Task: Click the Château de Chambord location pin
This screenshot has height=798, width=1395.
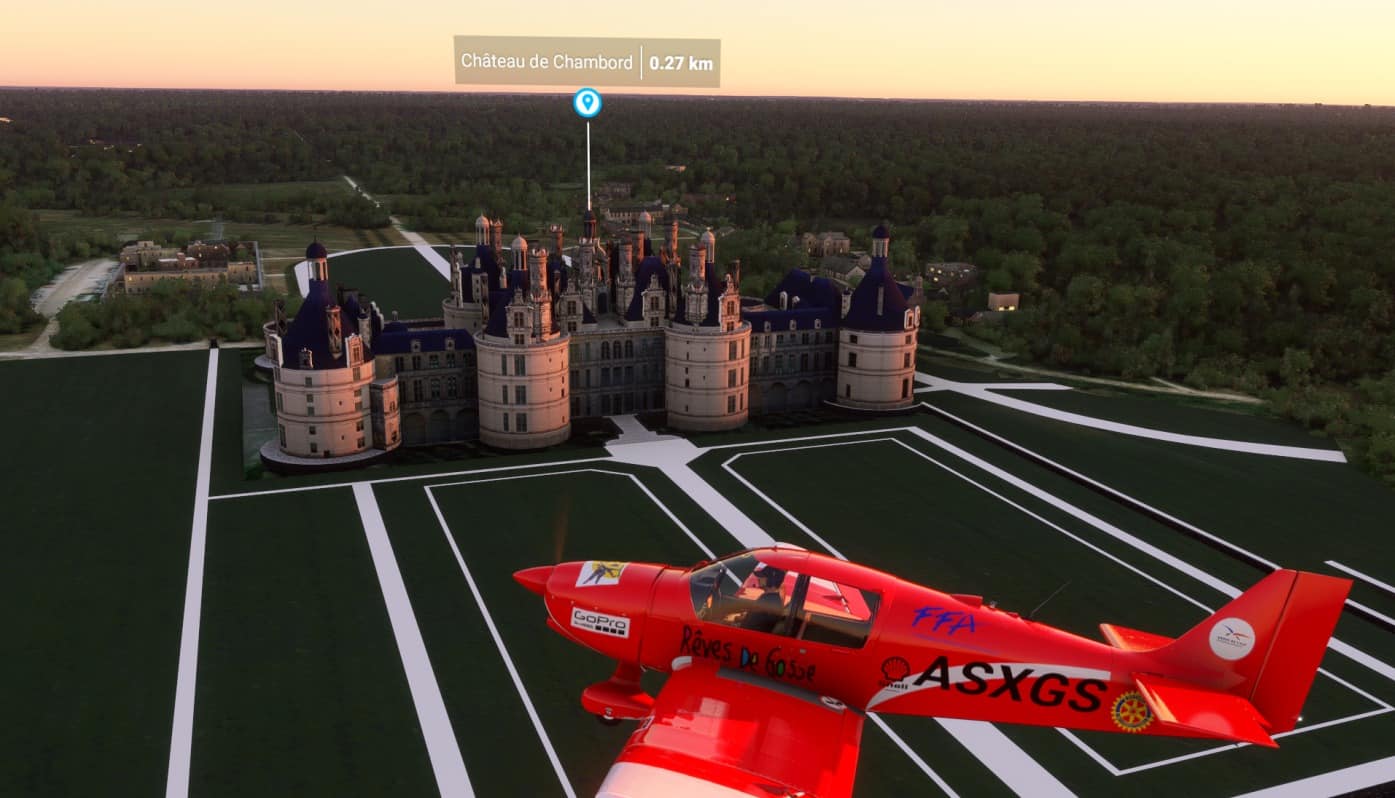Action: [587, 102]
